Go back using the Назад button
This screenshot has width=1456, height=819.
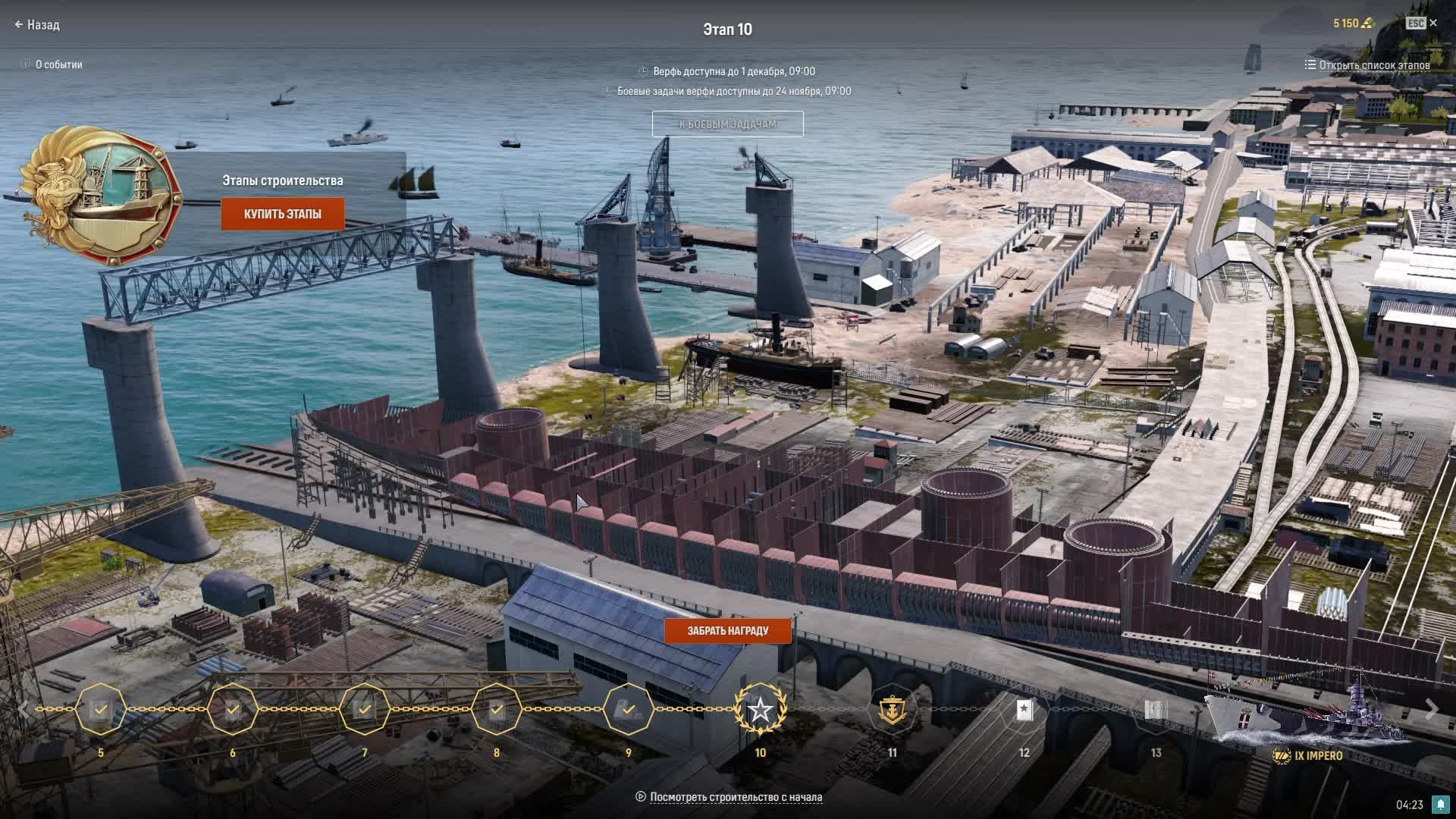coord(37,25)
